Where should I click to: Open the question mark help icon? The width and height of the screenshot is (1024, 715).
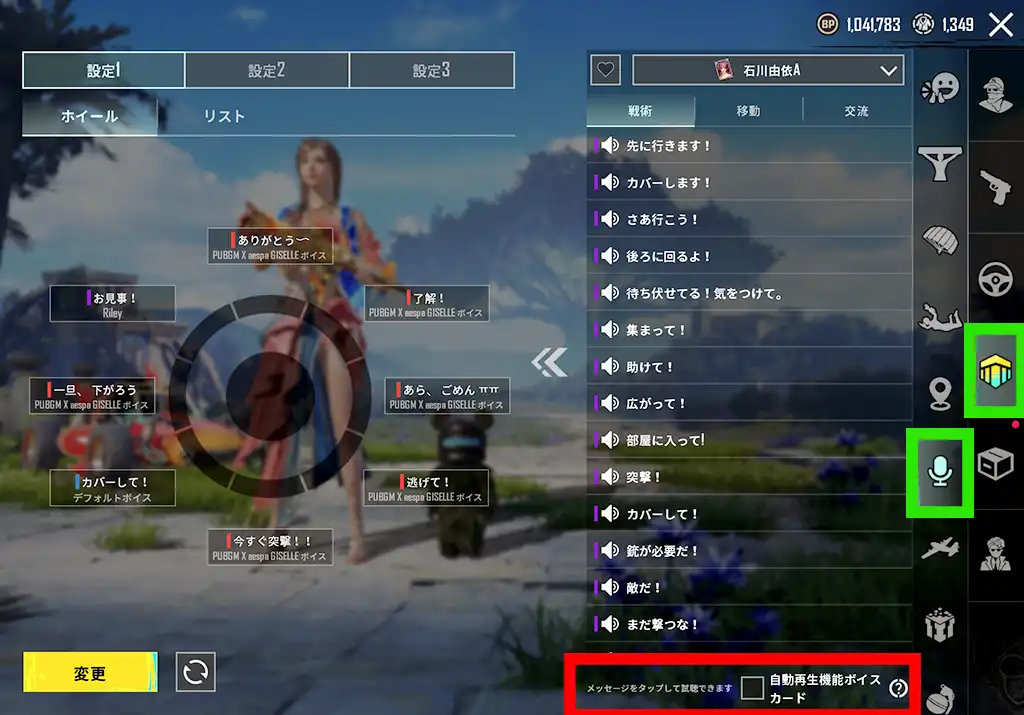(x=898, y=688)
